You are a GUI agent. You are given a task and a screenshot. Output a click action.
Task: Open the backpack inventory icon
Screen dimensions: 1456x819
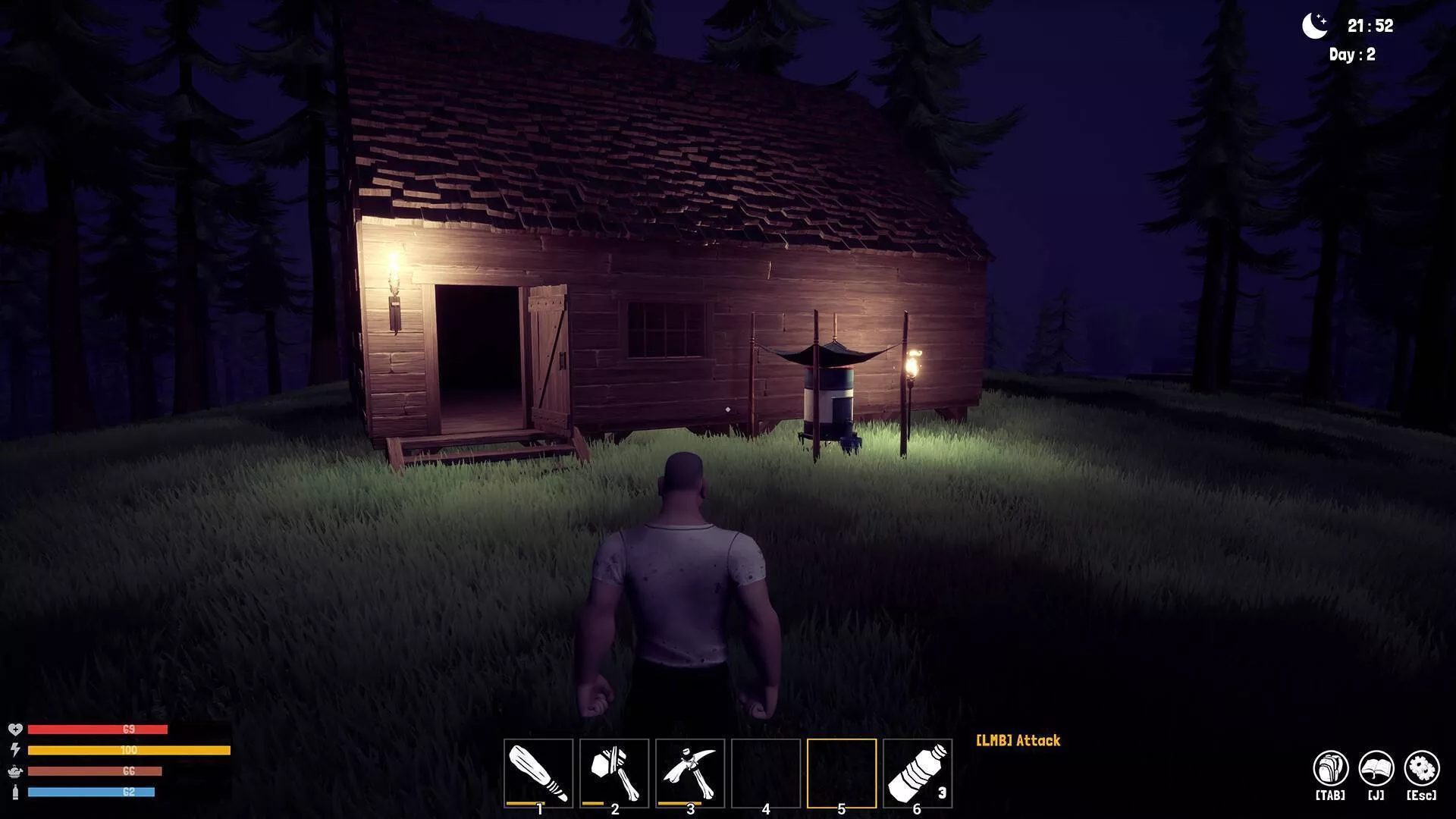(1330, 769)
